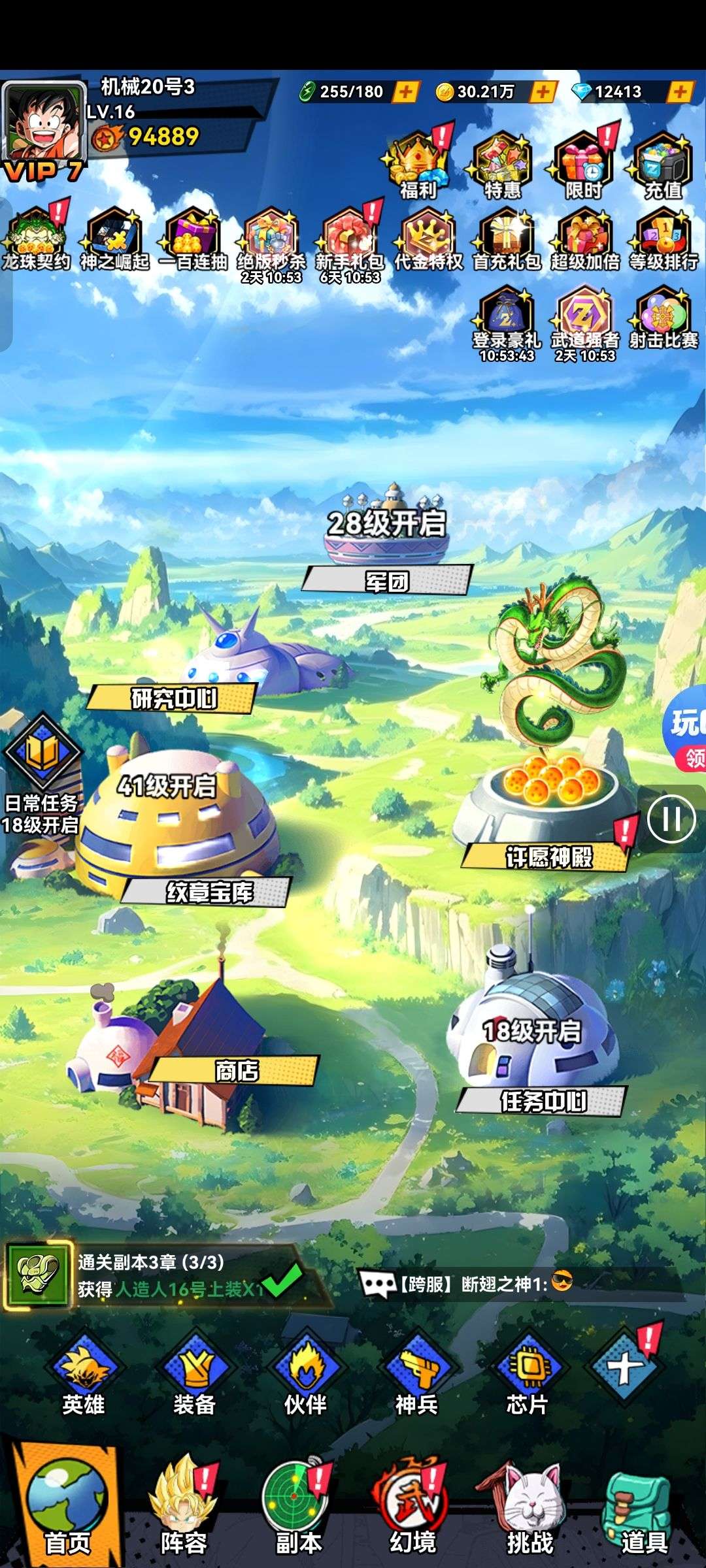706x1568 pixels.
Task: Add more diamonds with the plus button
Action: pos(680,91)
